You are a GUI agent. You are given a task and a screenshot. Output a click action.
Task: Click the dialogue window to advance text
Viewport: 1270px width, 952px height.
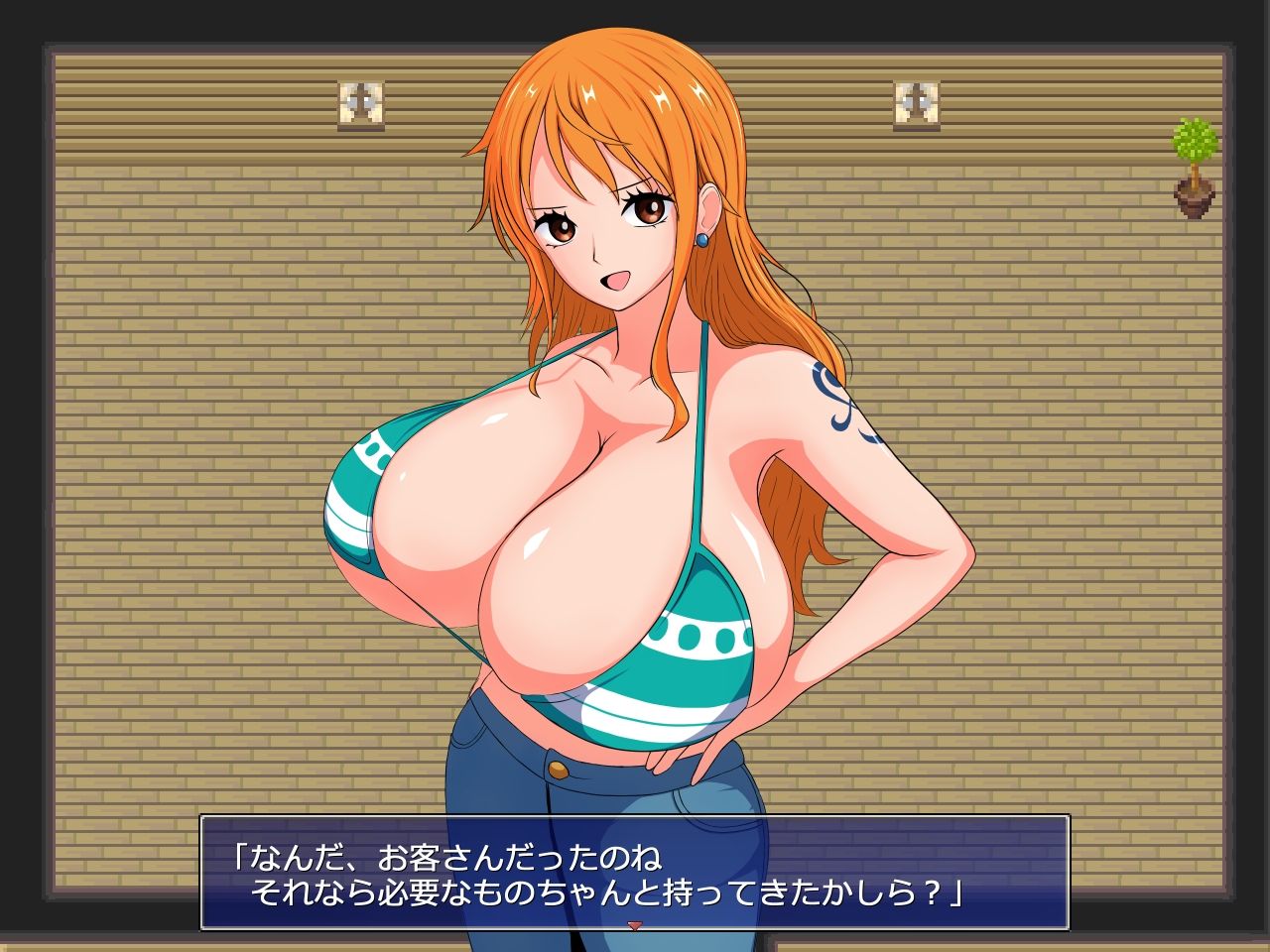635,873
